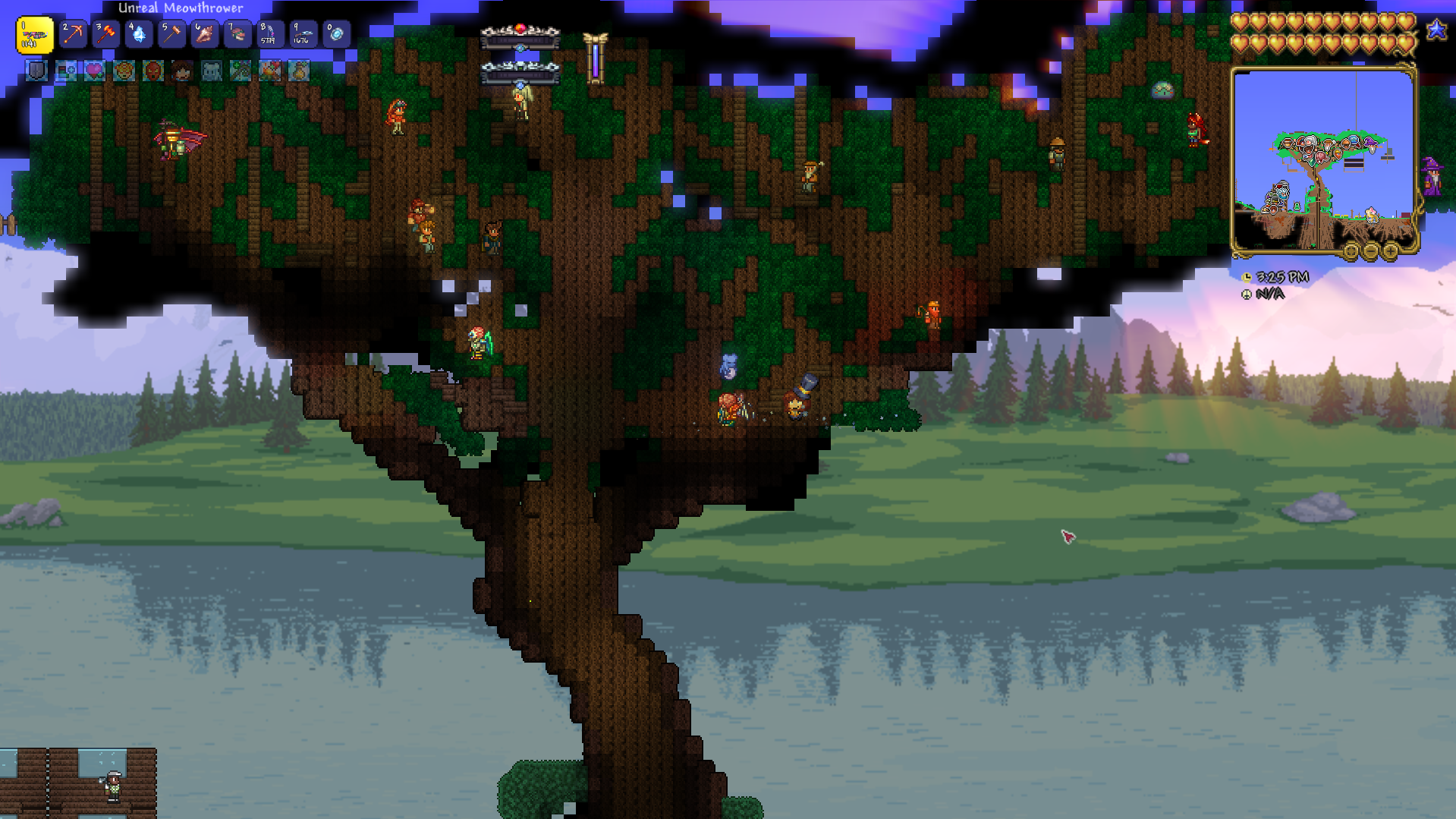Select the blue crystal item in hotbar slot 4
Image resolution: width=1456 pixels, height=819 pixels.
[x=138, y=34]
